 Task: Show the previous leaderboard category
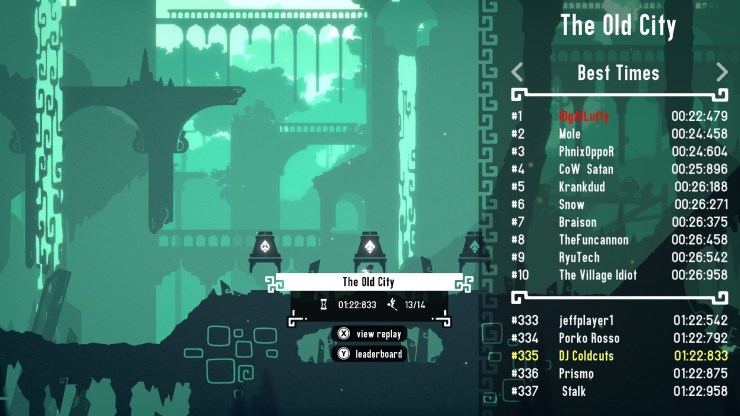(x=517, y=72)
